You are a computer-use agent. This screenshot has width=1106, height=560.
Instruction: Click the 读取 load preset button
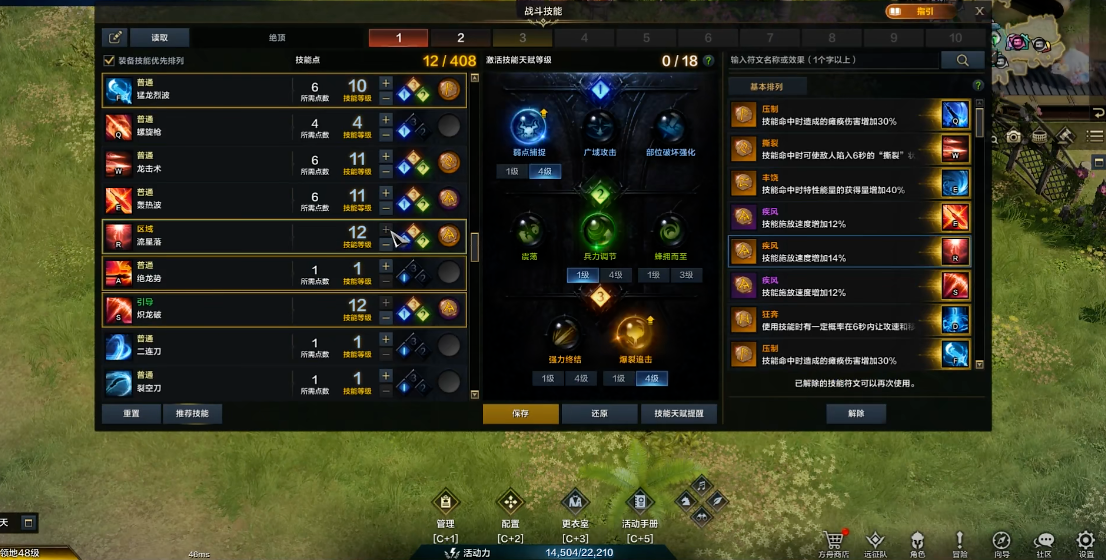pos(160,38)
